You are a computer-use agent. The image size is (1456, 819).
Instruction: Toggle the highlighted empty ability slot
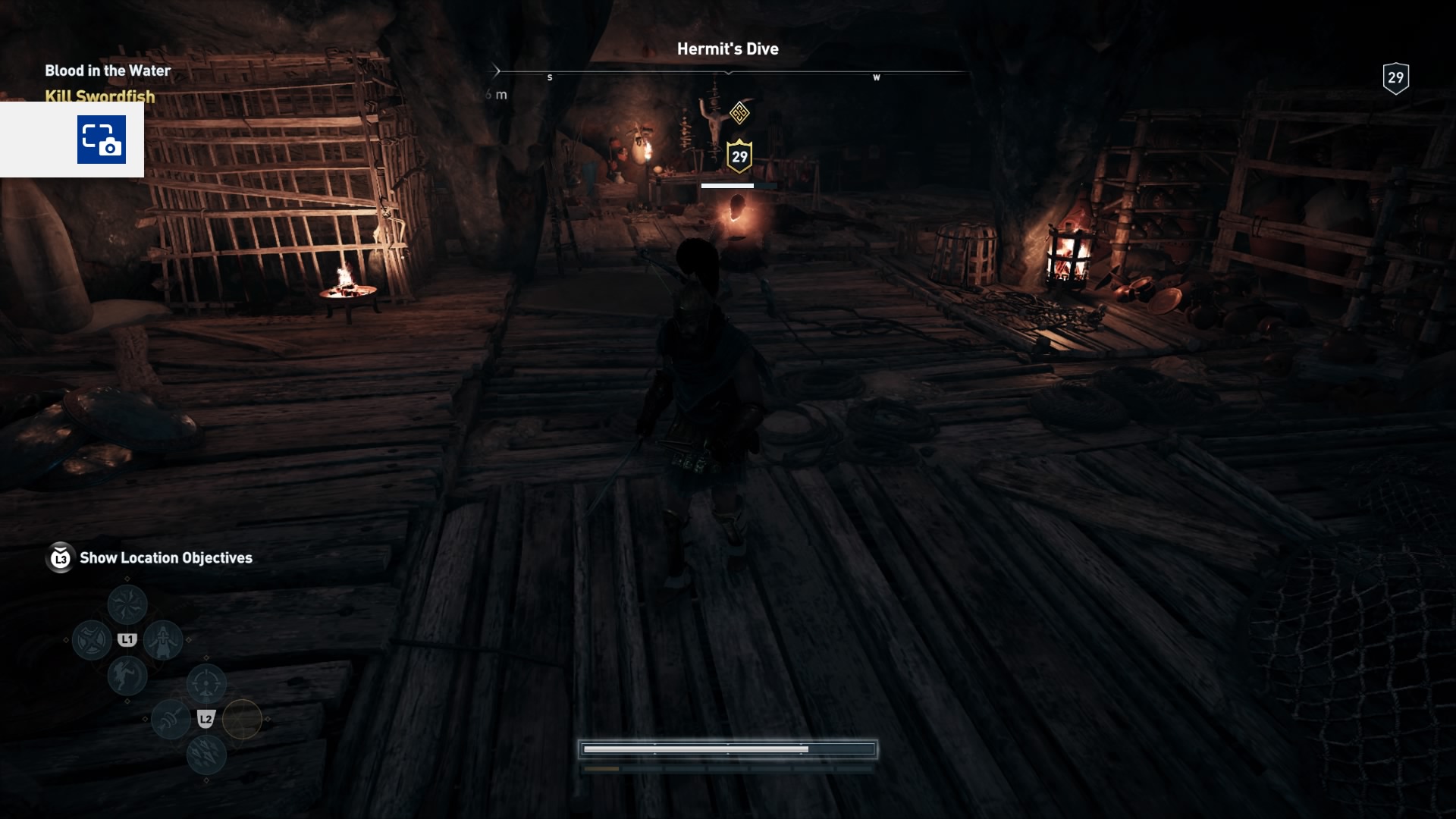click(x=243, y=718)
